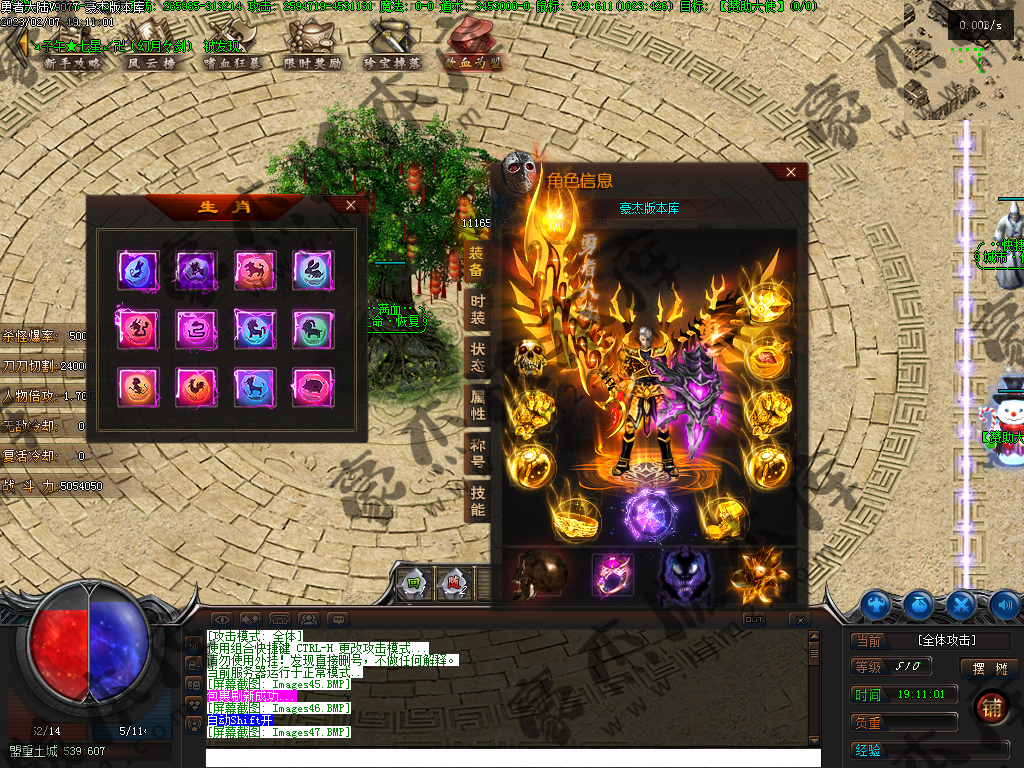The height and width of the screenshot is (768, 1024).
Task: Select the rabbit zodiac icon
Action: coord(313,269)
